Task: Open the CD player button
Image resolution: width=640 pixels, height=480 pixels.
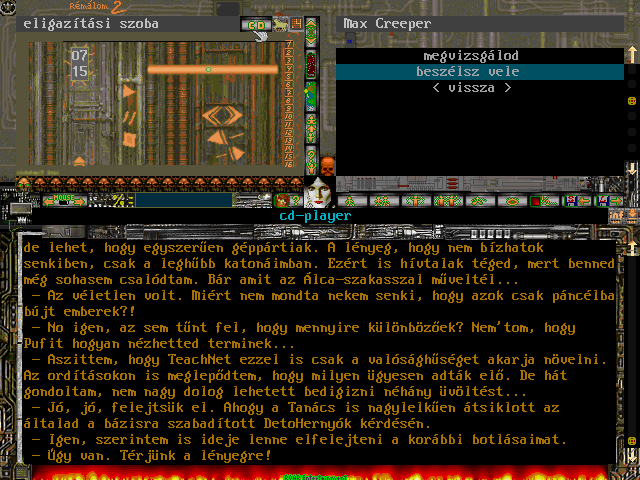Action: pyautogui.click(x=256, y=23)
